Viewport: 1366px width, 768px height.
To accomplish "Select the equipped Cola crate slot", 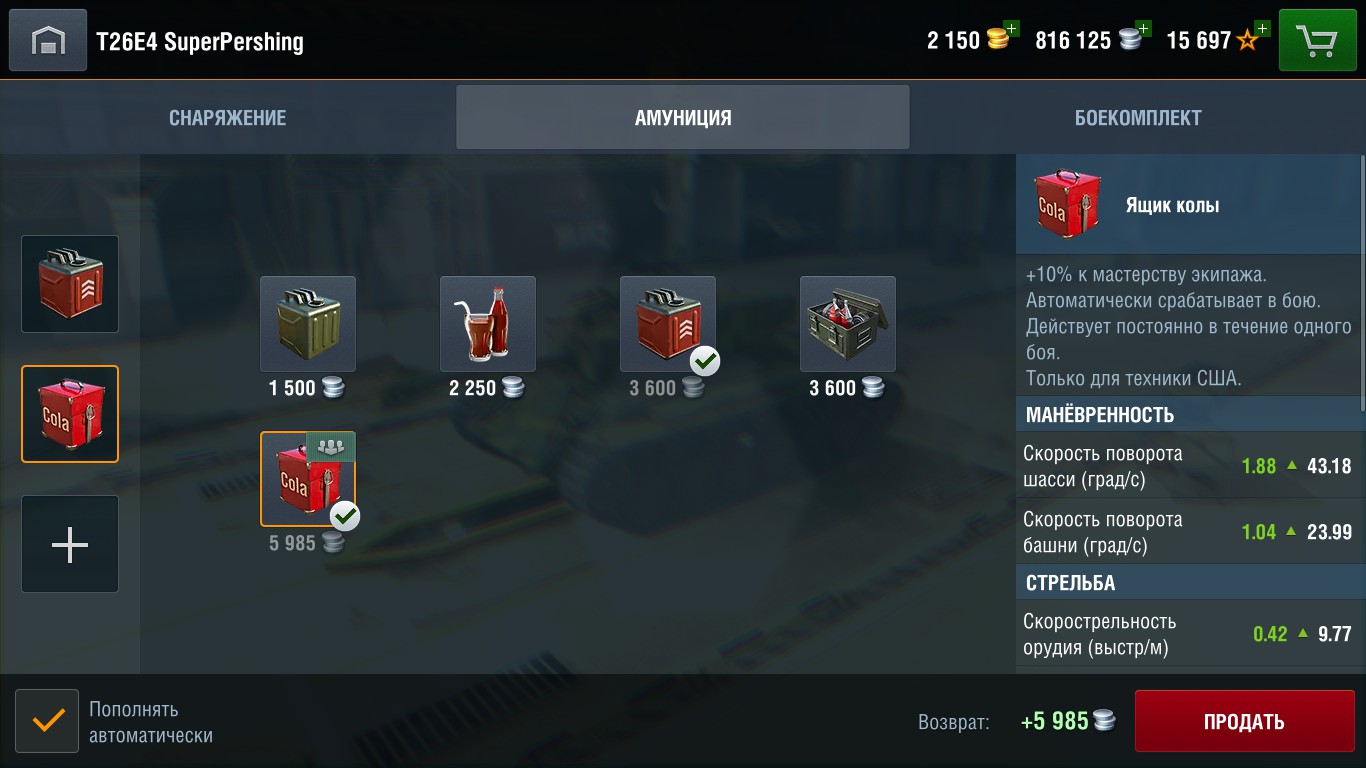I will (x=70, y=414).
